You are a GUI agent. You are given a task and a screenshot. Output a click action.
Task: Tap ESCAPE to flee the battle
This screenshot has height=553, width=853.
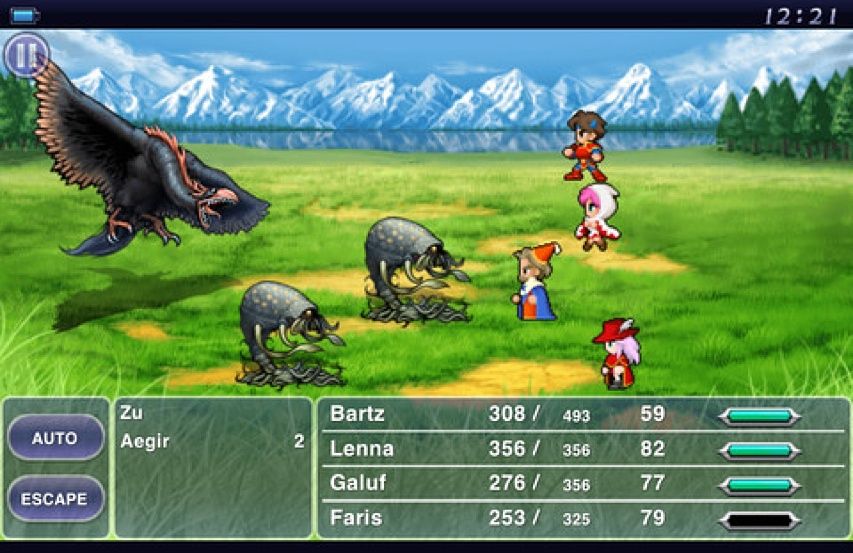click(55, 498)
